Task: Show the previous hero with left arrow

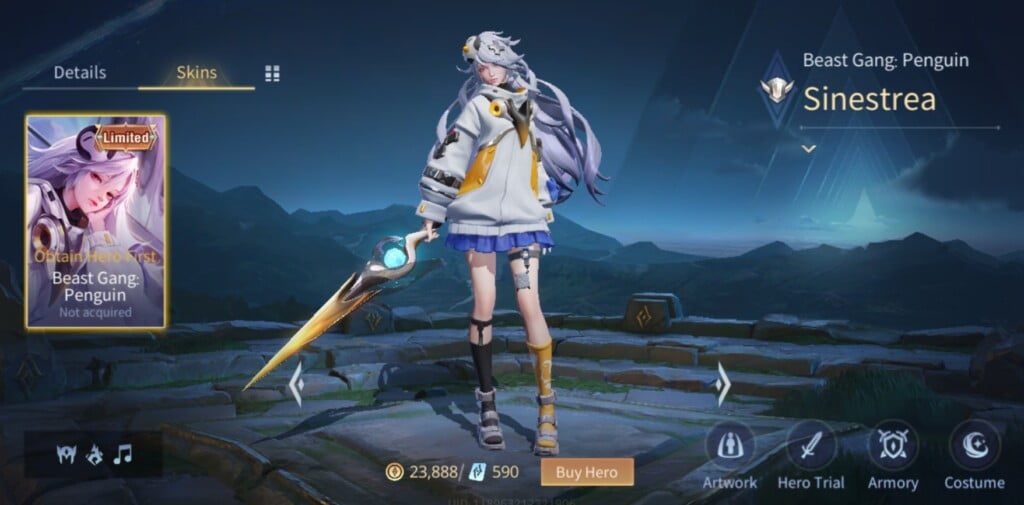Action: [296, 384]
